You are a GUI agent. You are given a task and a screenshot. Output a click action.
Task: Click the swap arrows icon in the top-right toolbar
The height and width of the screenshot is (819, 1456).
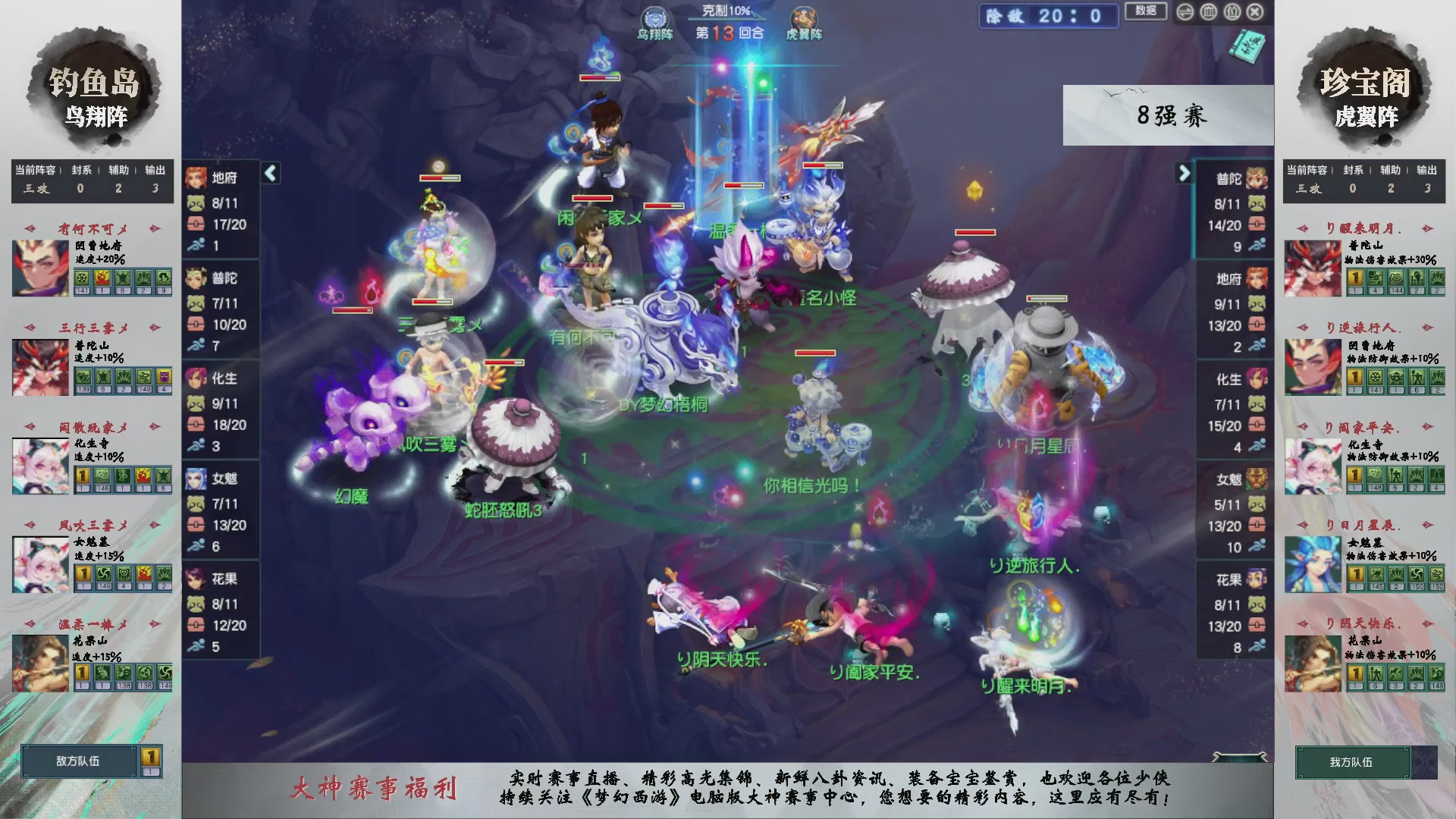(1185, 11)
